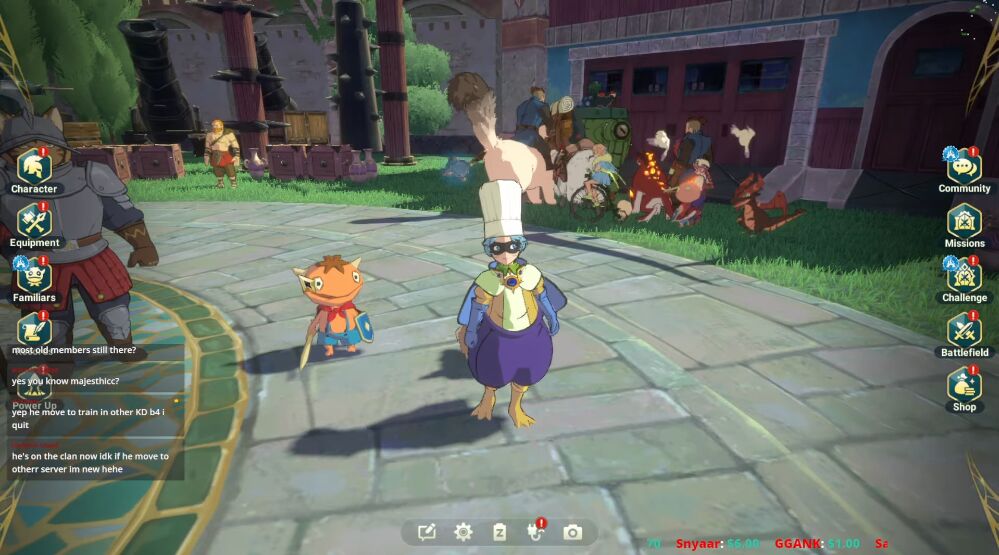Screen dimensions: 999x555
Task: Enter the Battlefield menu
Action: [x=964, y=330]
